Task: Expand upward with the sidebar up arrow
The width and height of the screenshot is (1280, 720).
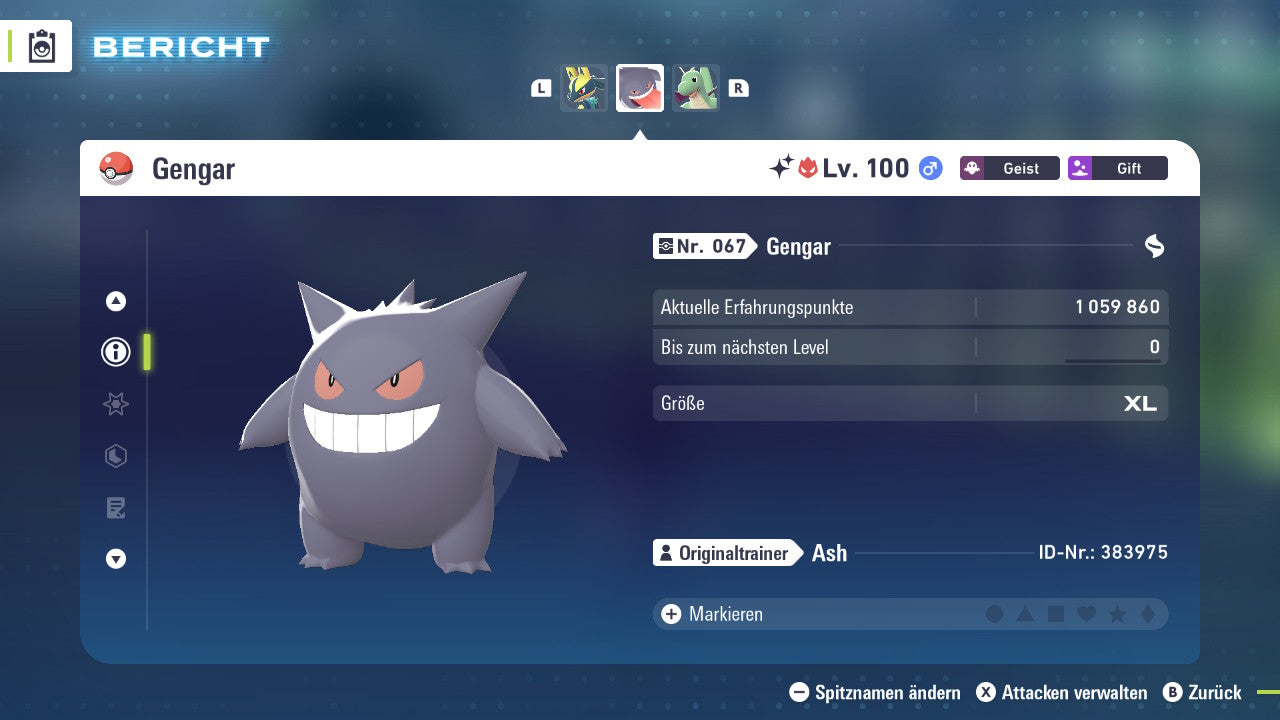Action: (x=115, y=300)
